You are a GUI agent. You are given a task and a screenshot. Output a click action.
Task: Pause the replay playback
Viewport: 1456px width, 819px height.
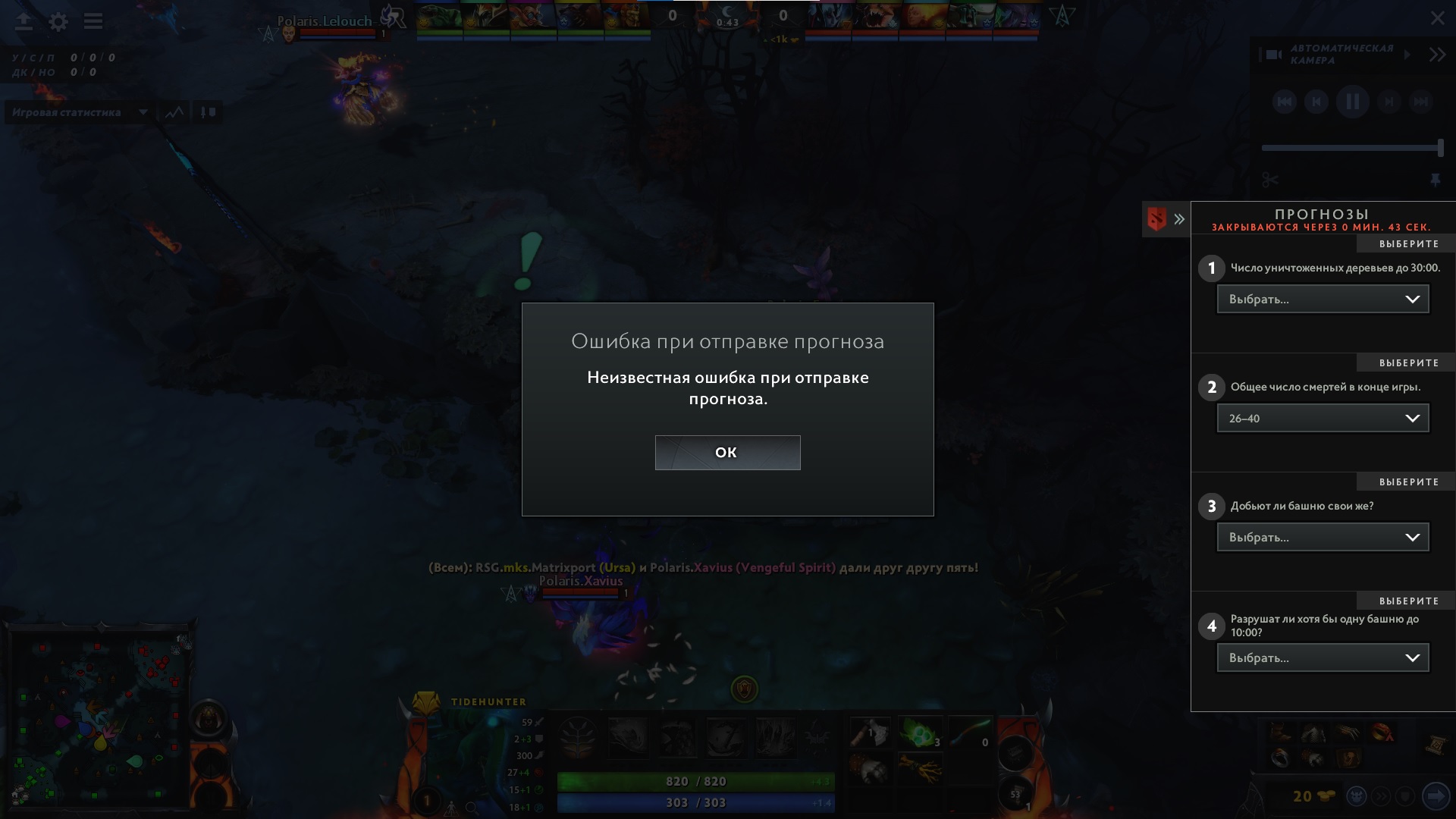tap(1353, 102)
